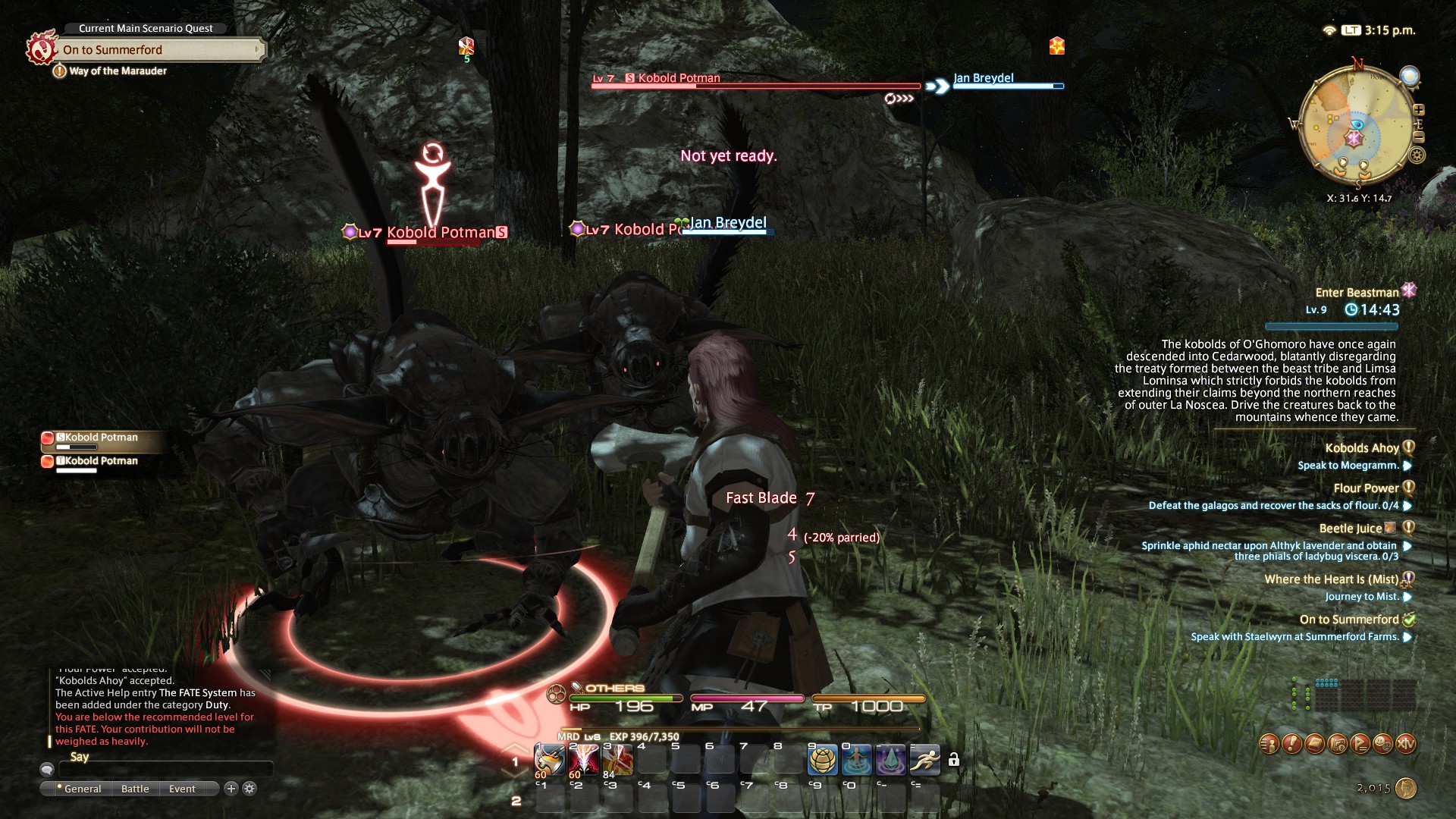Open minimap settings gear

1417,155
